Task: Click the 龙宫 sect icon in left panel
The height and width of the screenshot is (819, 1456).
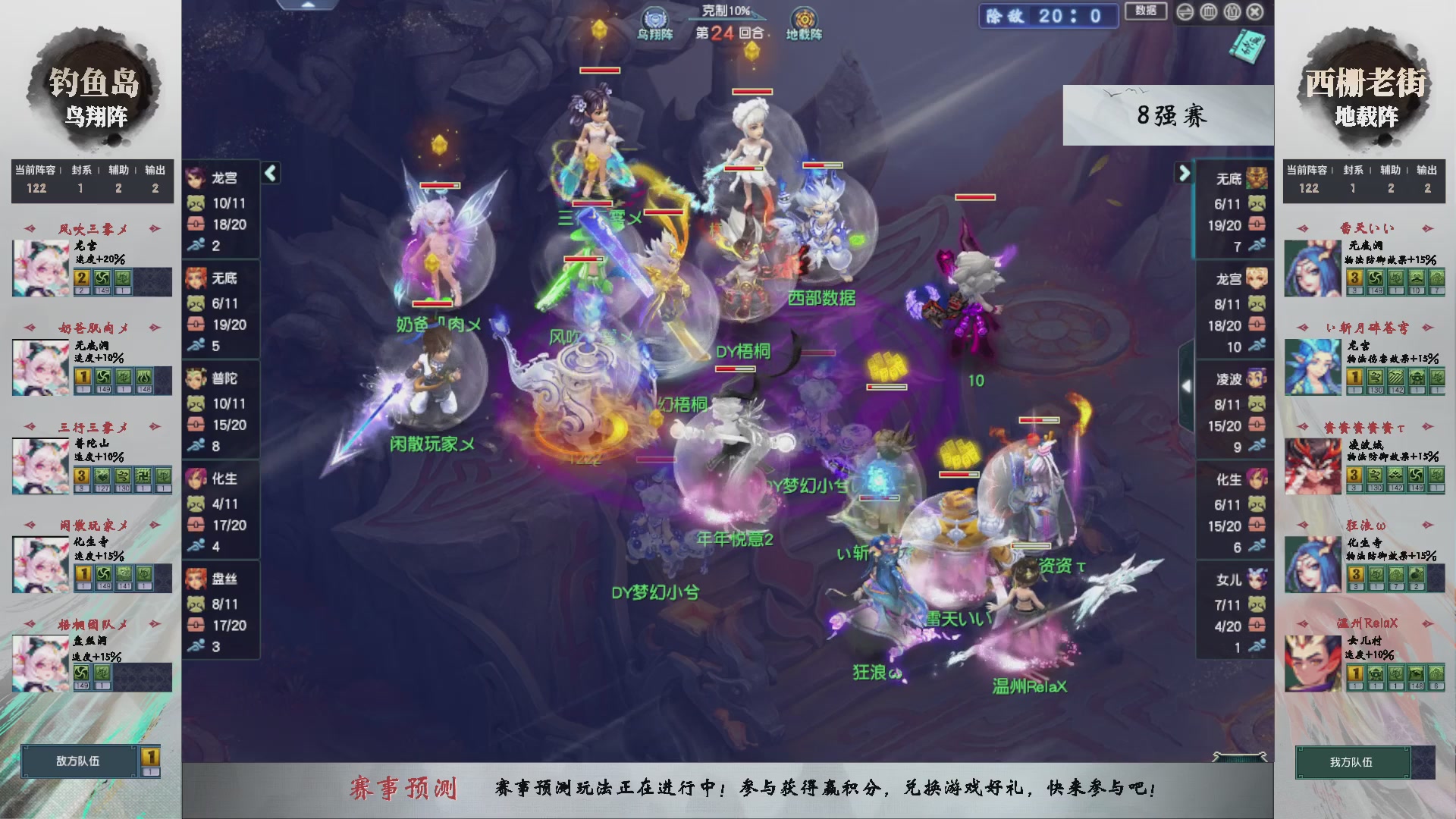Action: [x=196, y=177]
